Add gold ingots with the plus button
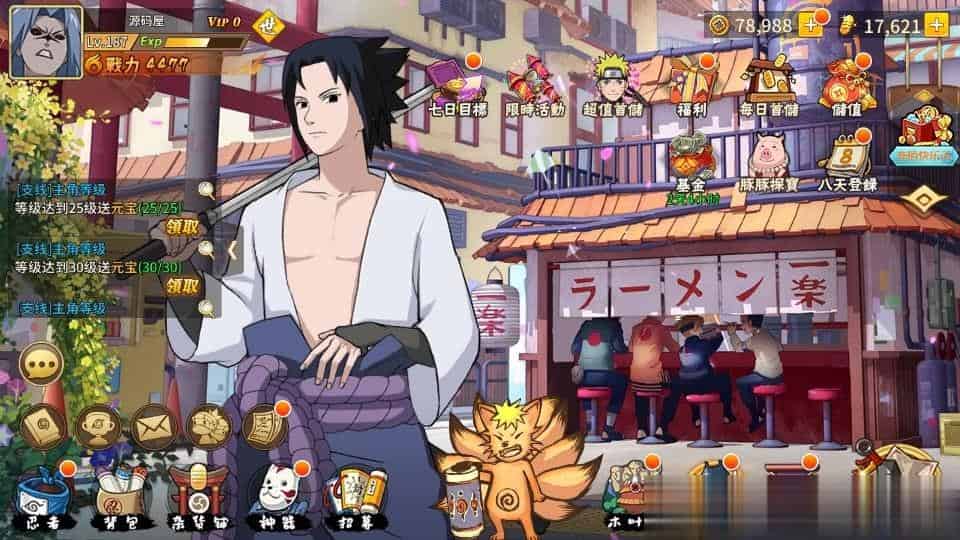 tap(936, 25)
